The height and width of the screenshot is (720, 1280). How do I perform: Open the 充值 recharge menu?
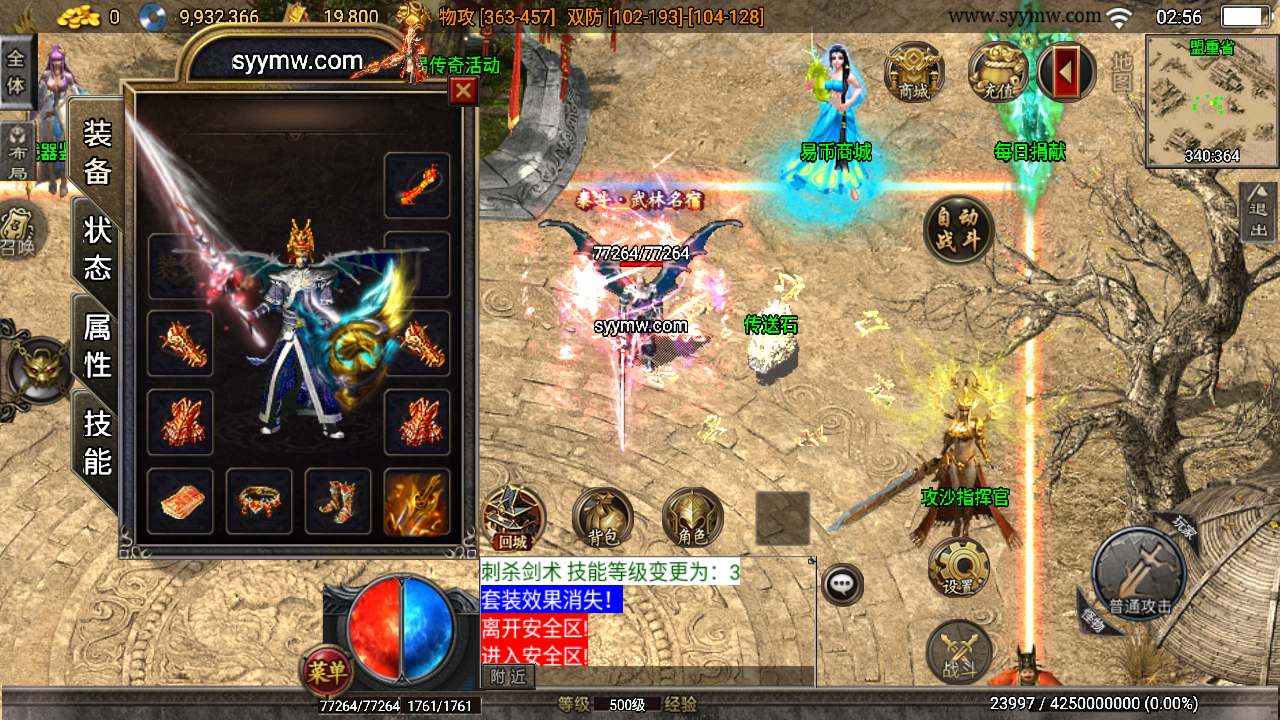(x=997, y=72)
